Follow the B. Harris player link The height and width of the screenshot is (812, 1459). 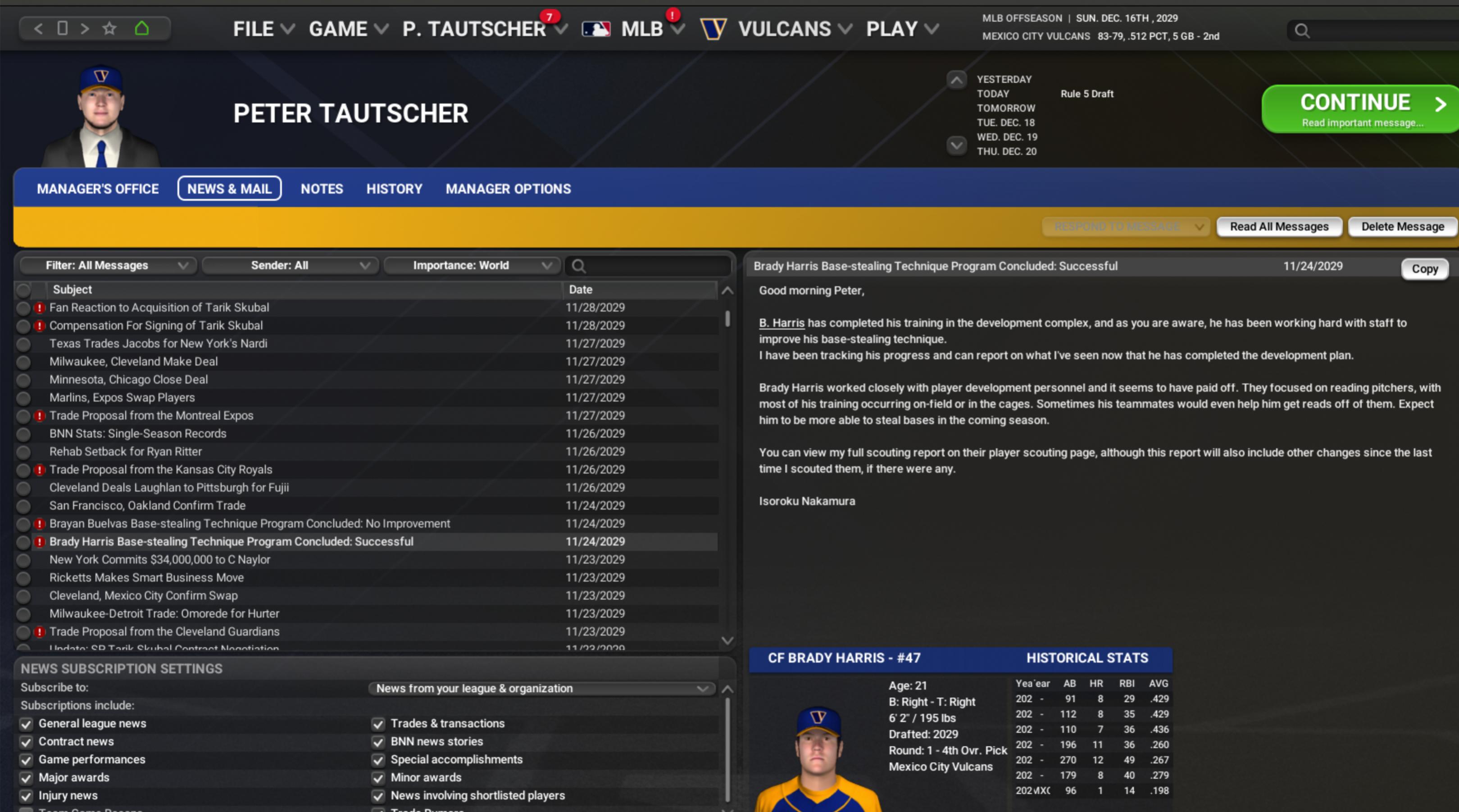pyautogui.click(x=782, y=323)
